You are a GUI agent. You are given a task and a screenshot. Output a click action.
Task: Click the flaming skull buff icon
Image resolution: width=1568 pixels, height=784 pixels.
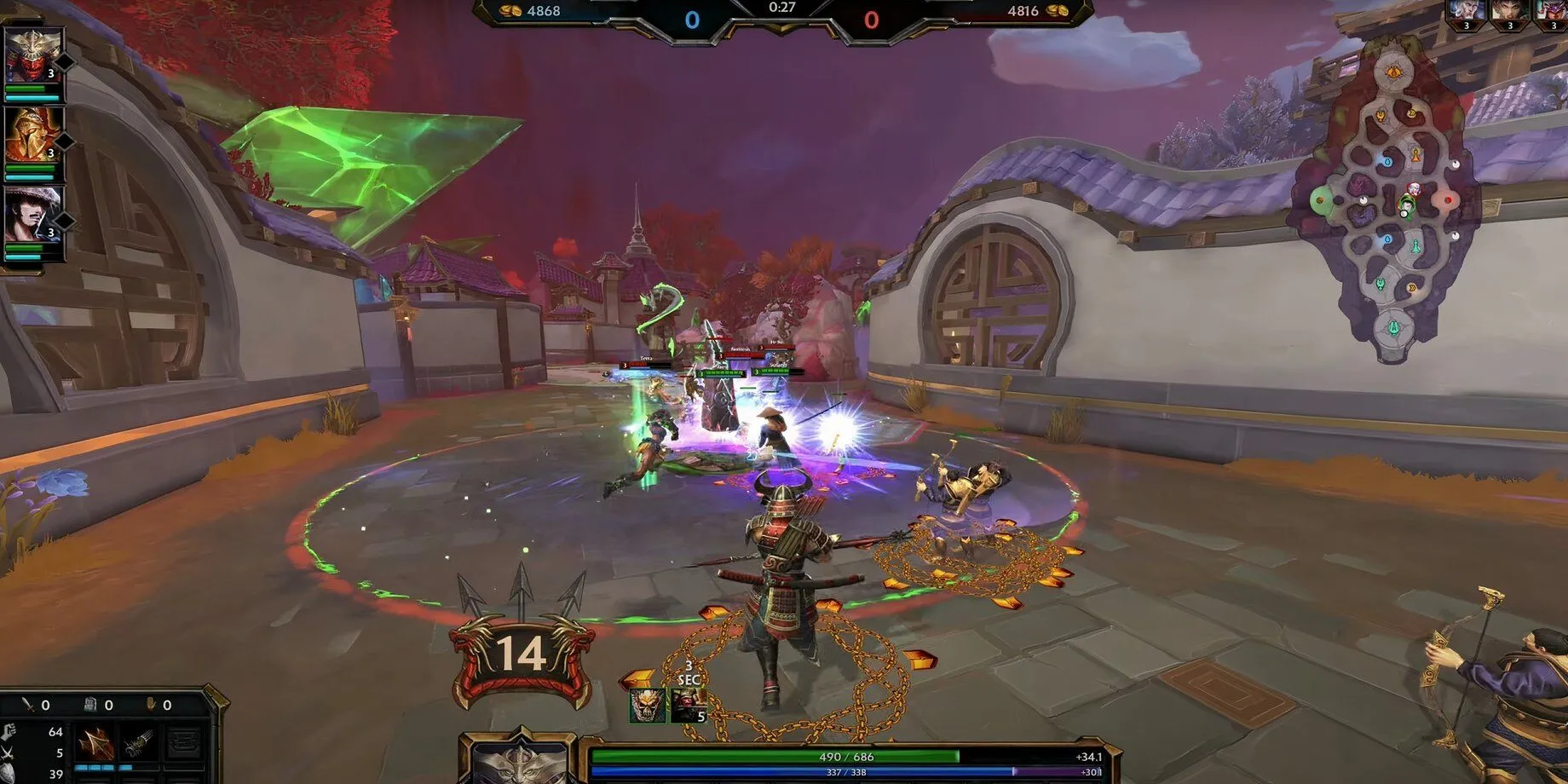[x=647, y=706]
